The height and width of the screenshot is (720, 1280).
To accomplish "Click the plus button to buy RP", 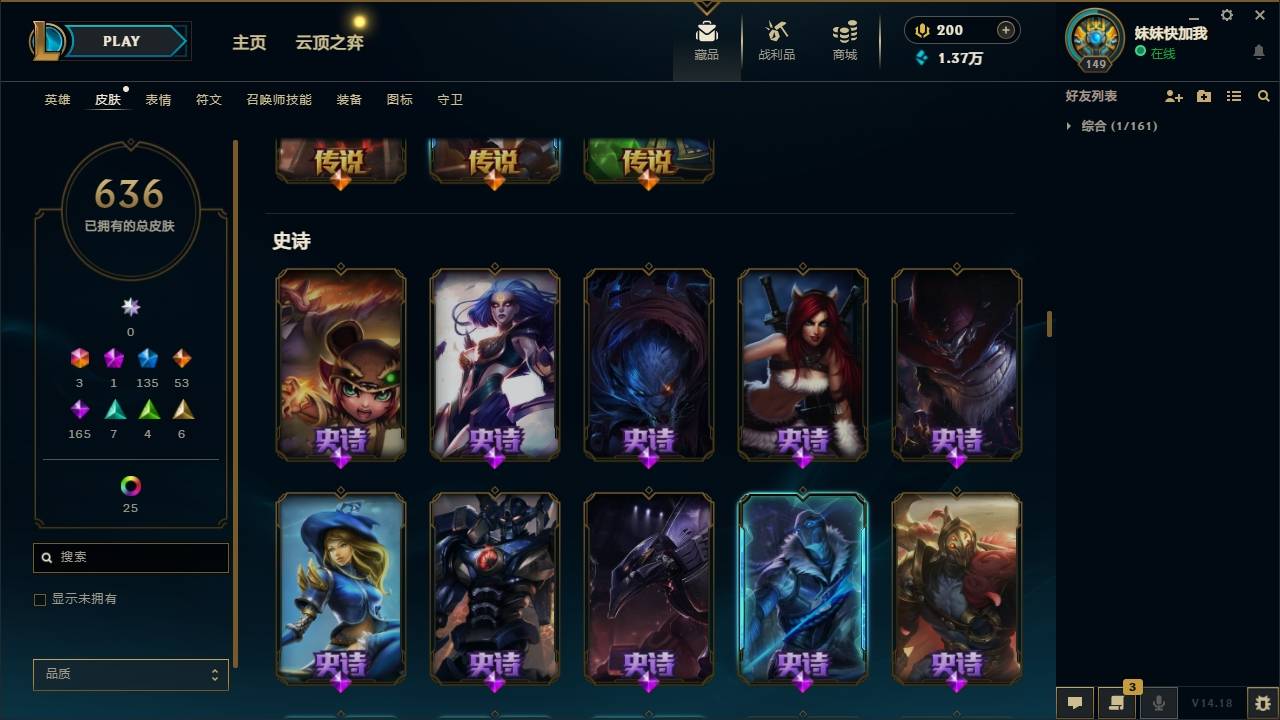I will coord(1004,30).
